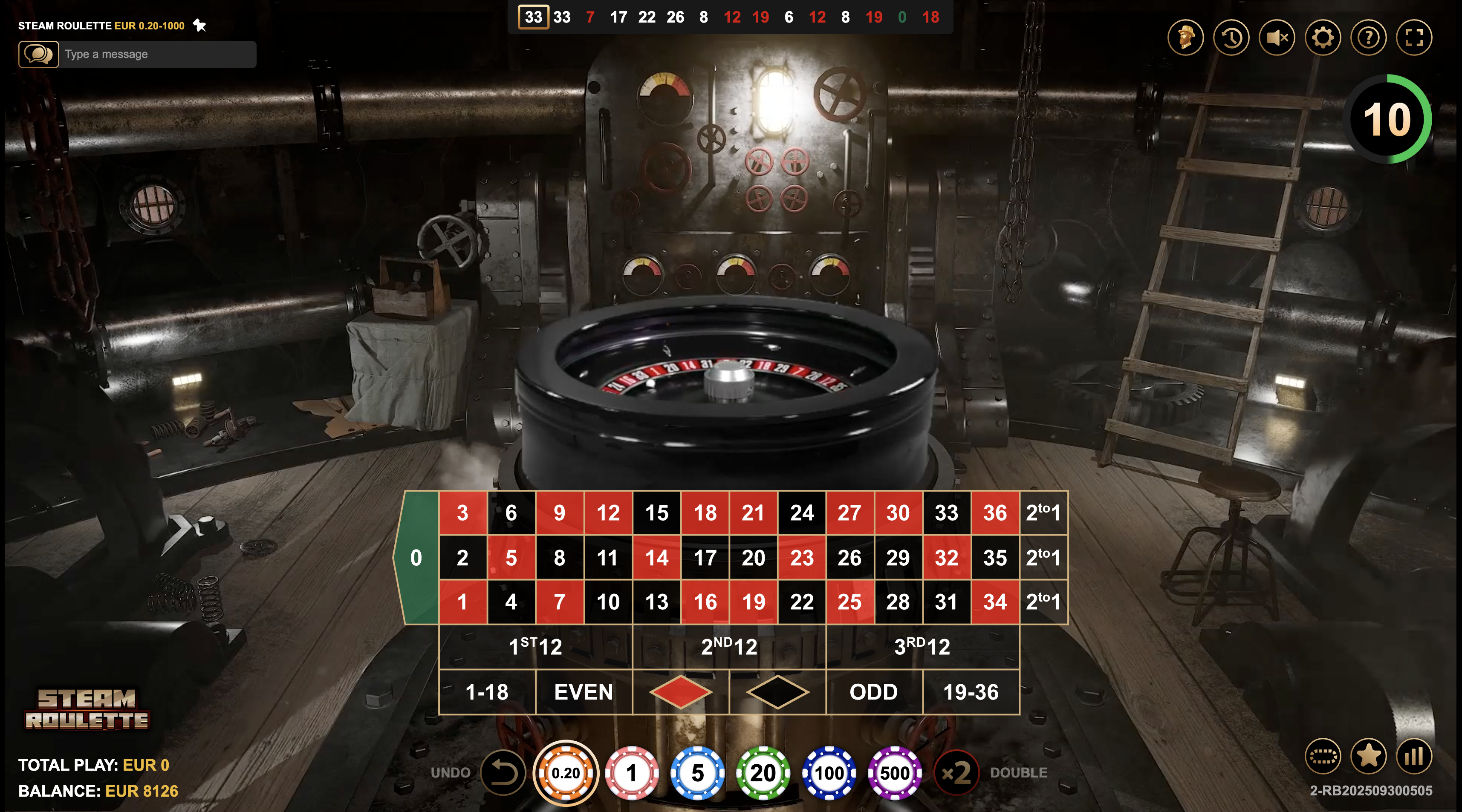Mute the game sound

click(x=1277, y=37)
